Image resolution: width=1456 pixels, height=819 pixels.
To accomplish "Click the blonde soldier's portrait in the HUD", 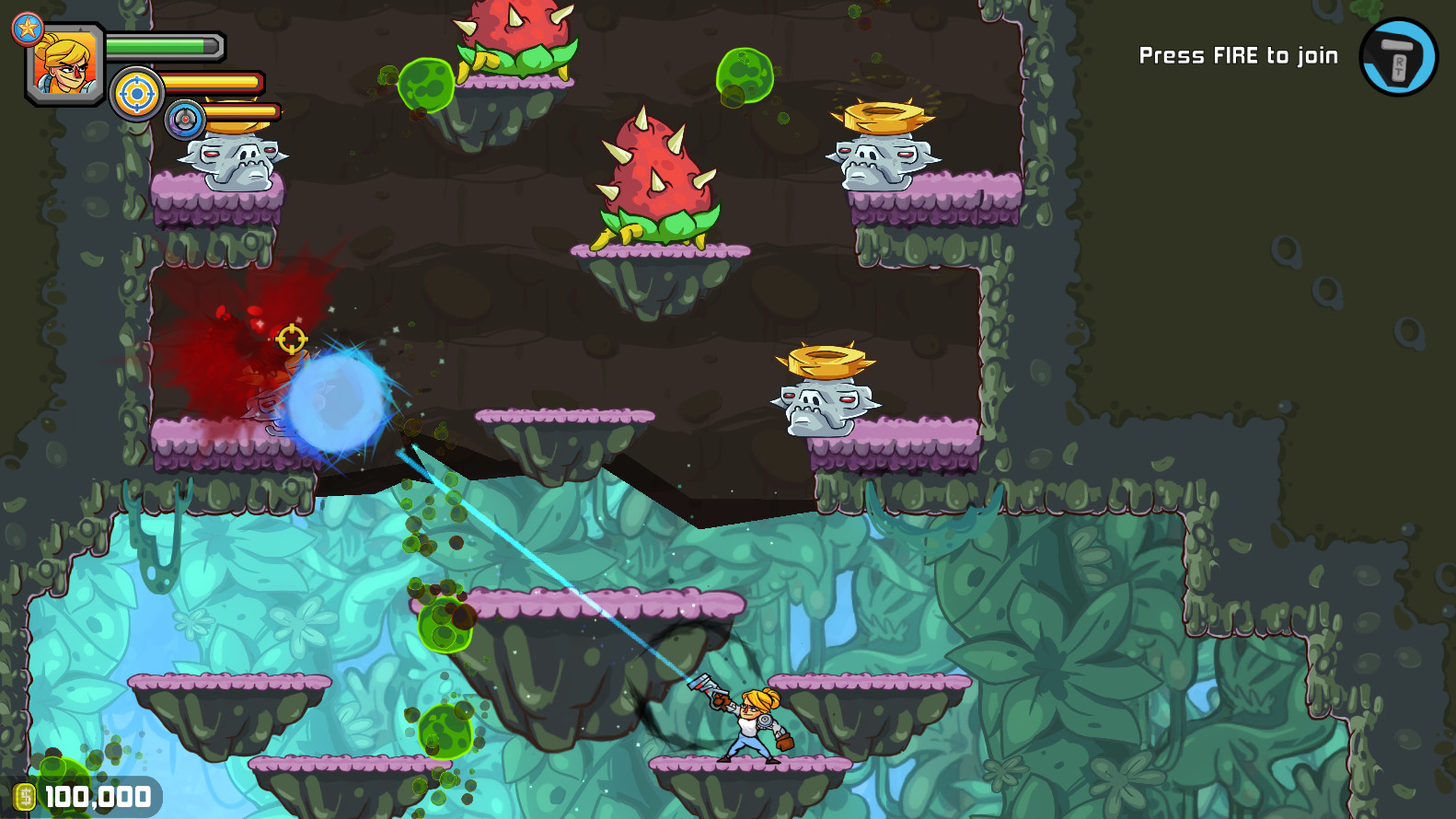I will [x=63, y=60].
